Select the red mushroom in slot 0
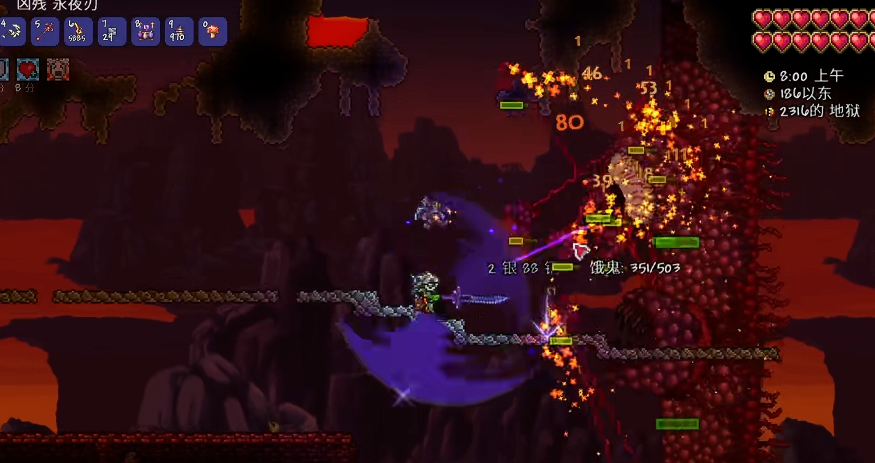 point(212,31)
